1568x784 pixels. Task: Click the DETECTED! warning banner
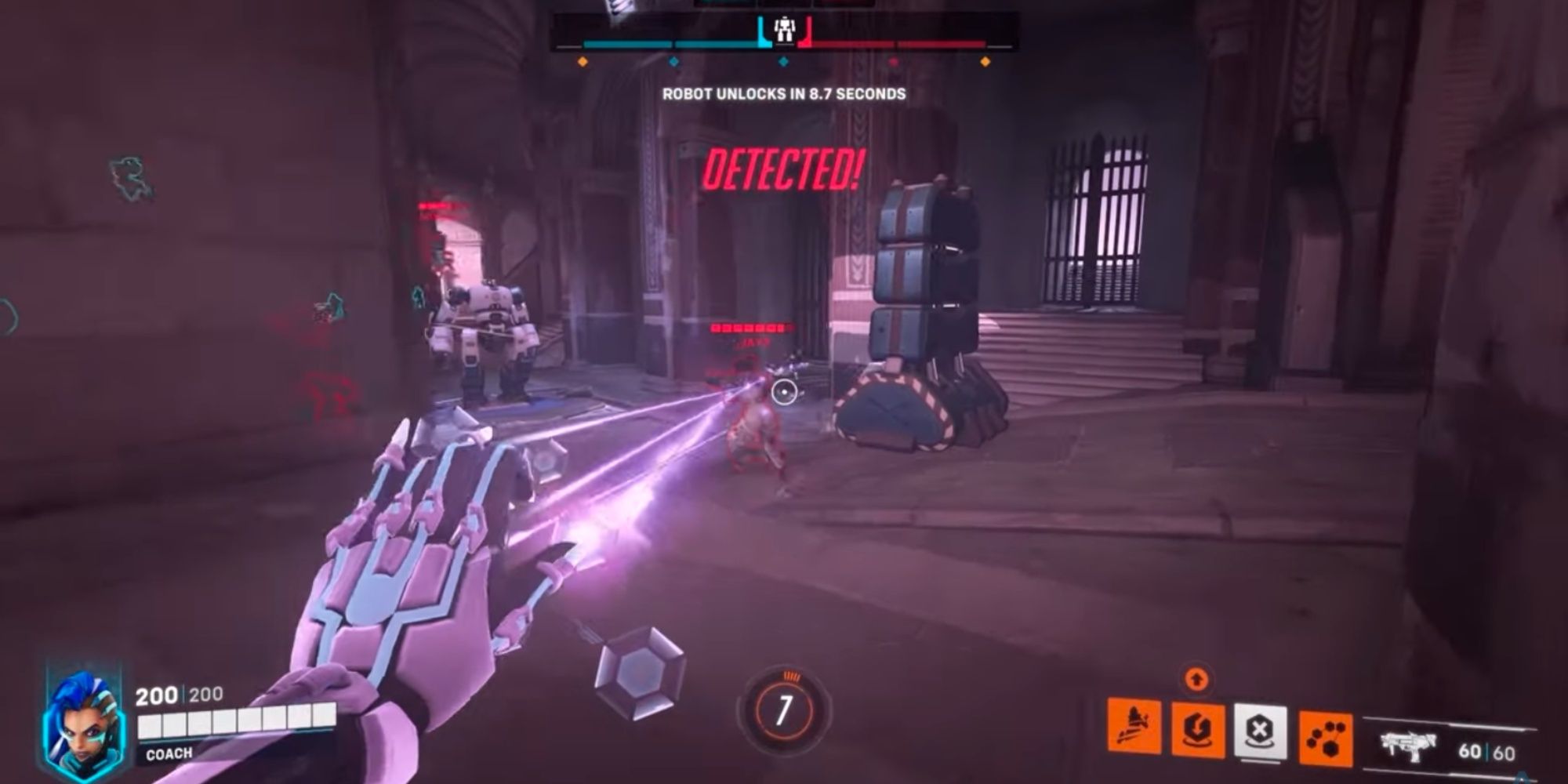tap(782, 169)
